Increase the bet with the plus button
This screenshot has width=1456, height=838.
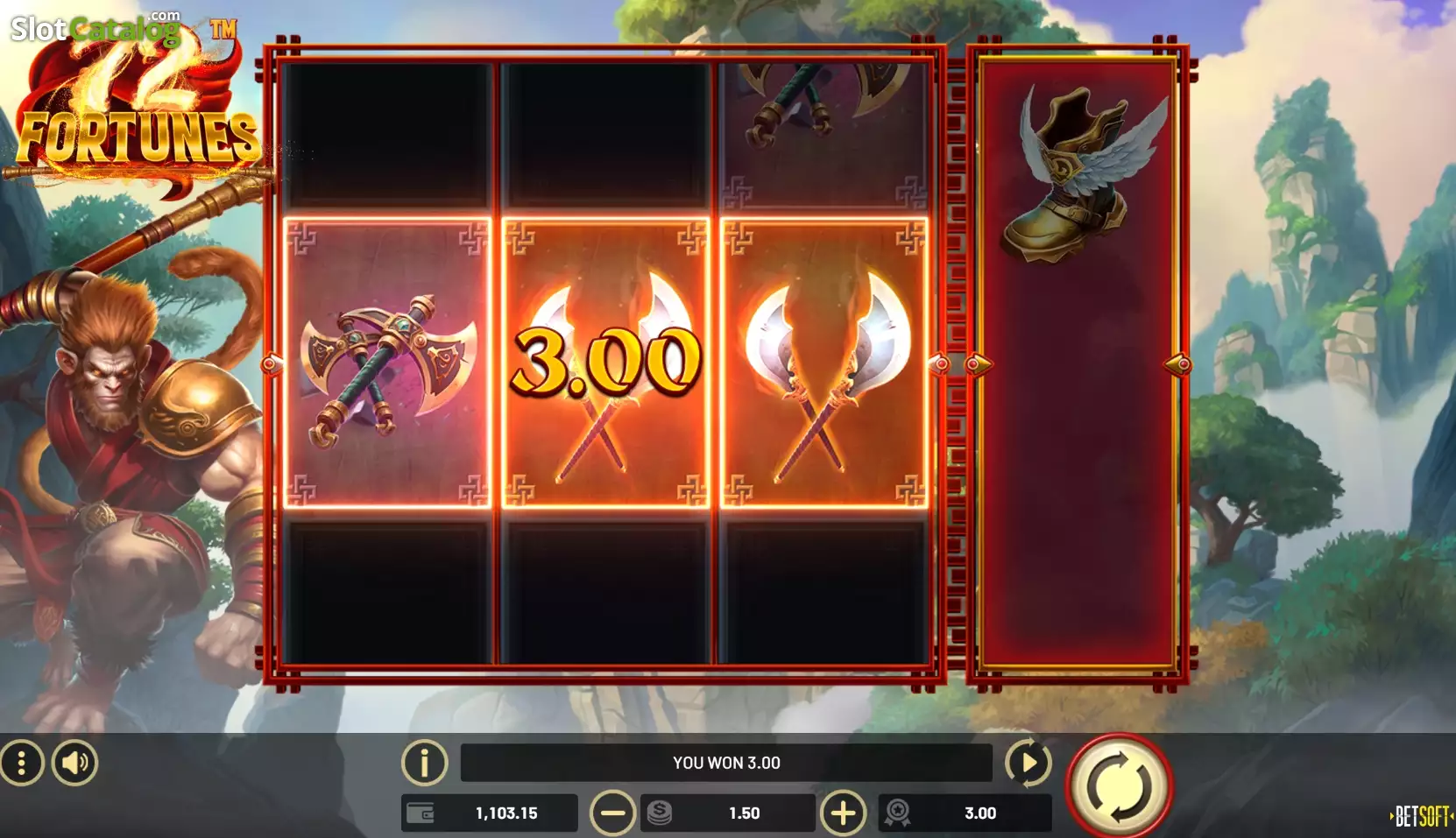[843, 813]
